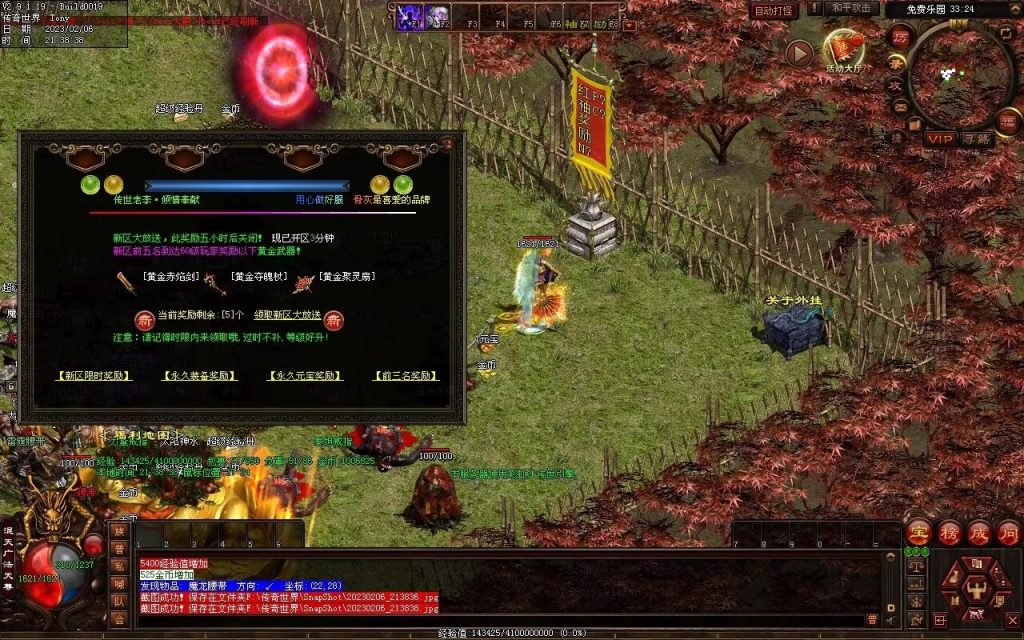Viewport: 1024px width, 640px height.
Task: Open the 活动大厅 event hall icon
Action: click(843, 48)
